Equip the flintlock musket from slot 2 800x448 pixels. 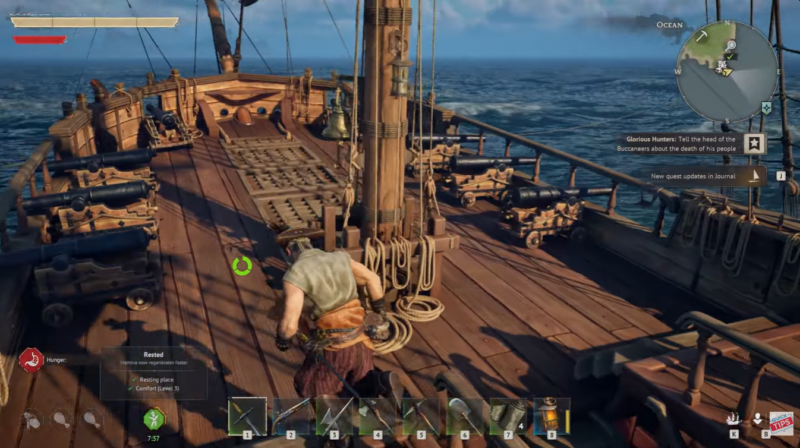point(291,415)
